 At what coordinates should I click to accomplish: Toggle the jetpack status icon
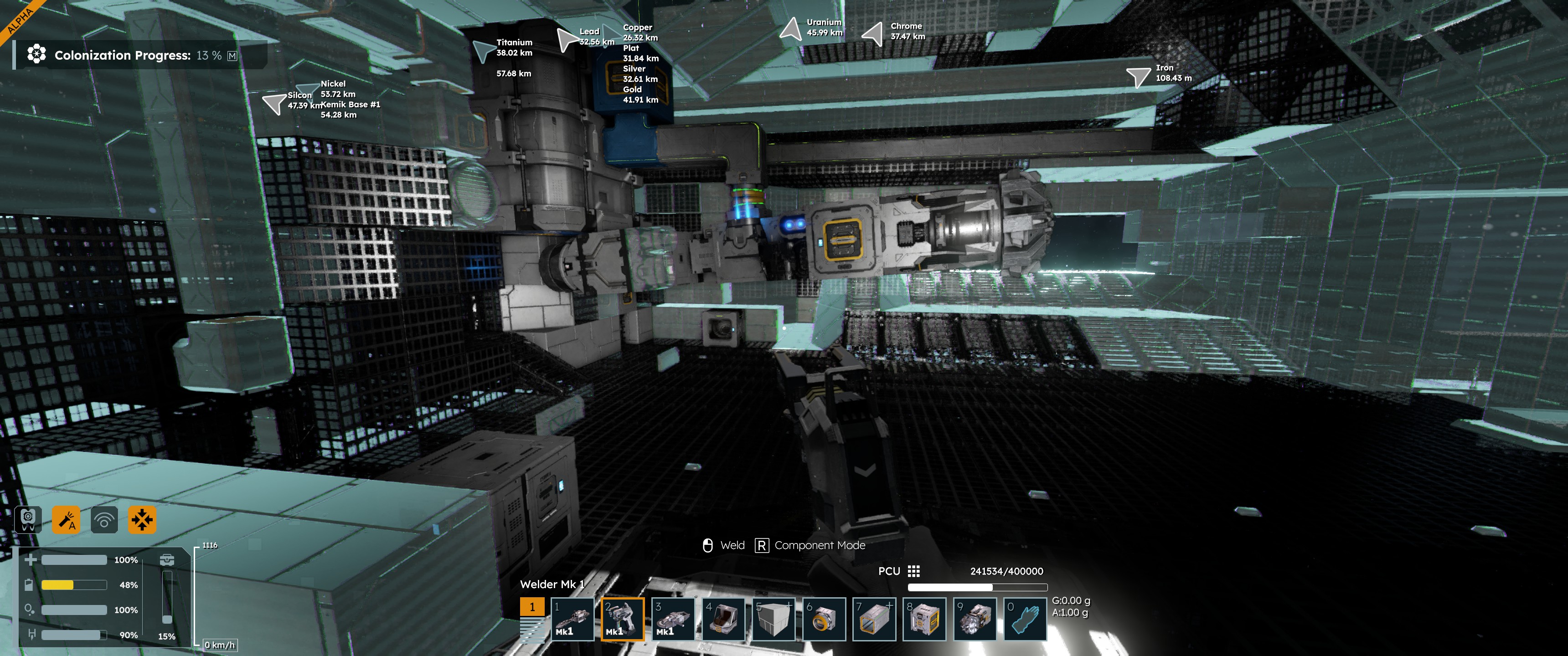pyautogui.click(x=28, y=520)
